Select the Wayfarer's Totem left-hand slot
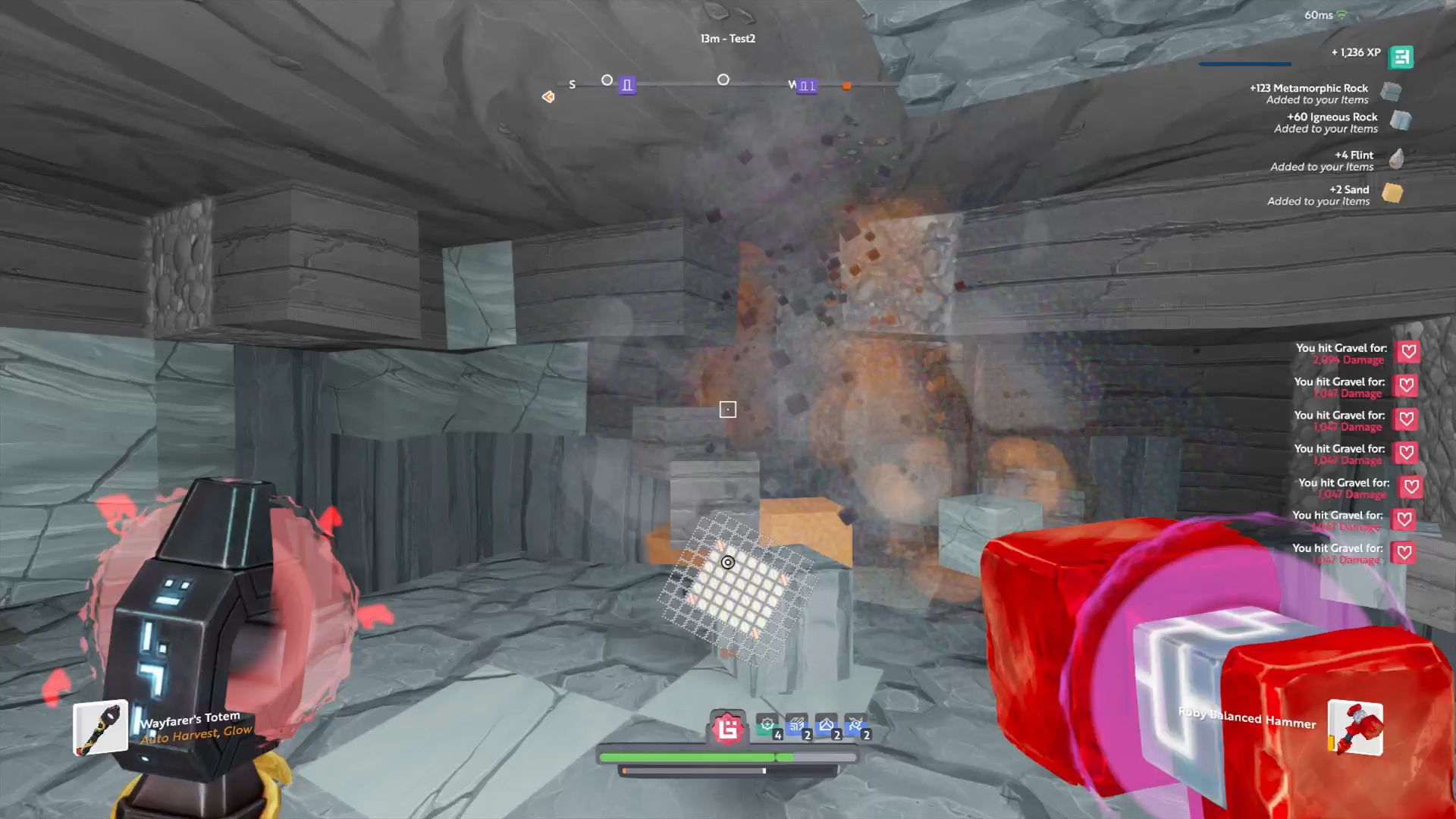 pyautogui.click(x=100, y=728)
